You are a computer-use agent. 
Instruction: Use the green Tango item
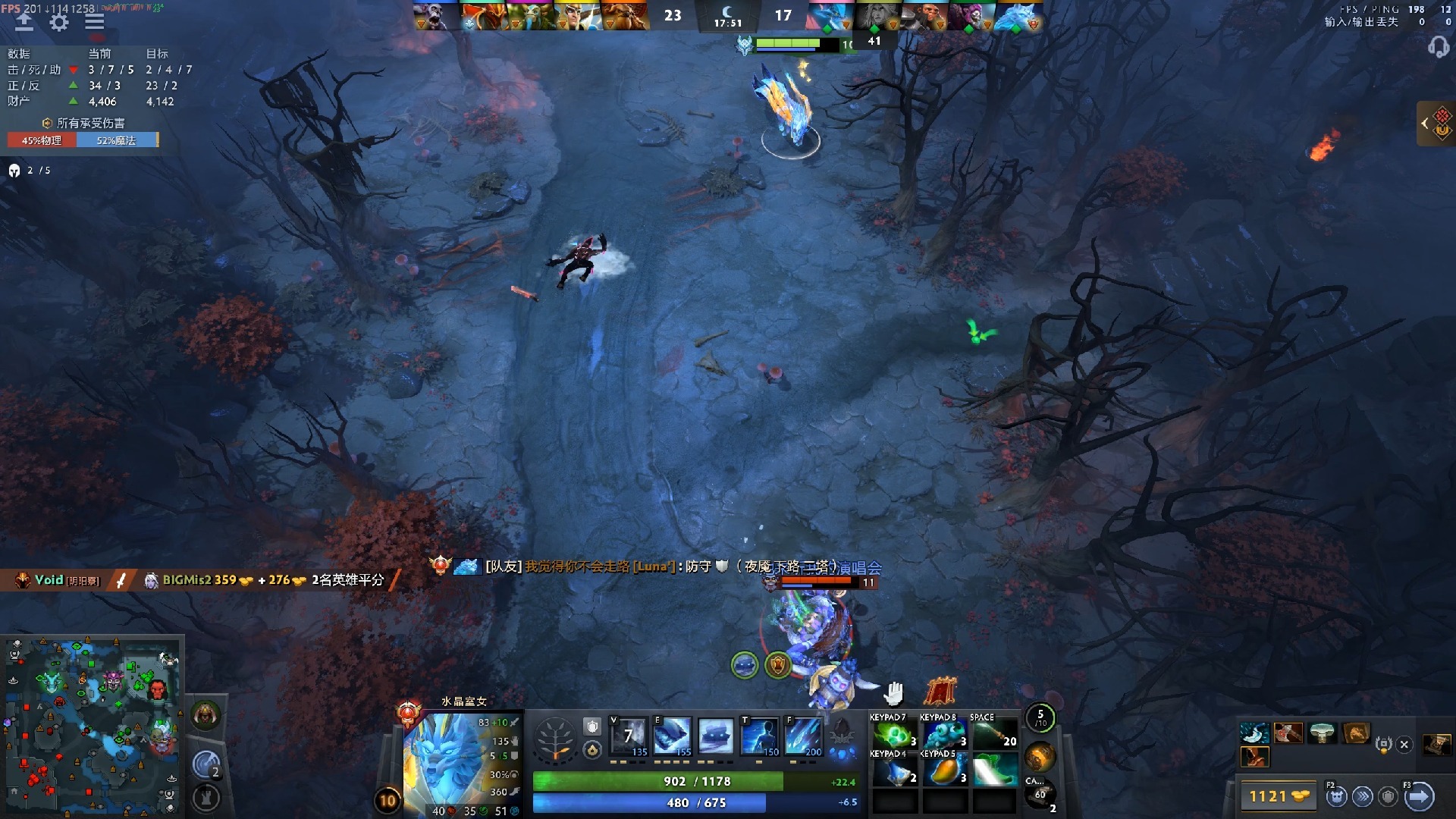pos(893,734)
